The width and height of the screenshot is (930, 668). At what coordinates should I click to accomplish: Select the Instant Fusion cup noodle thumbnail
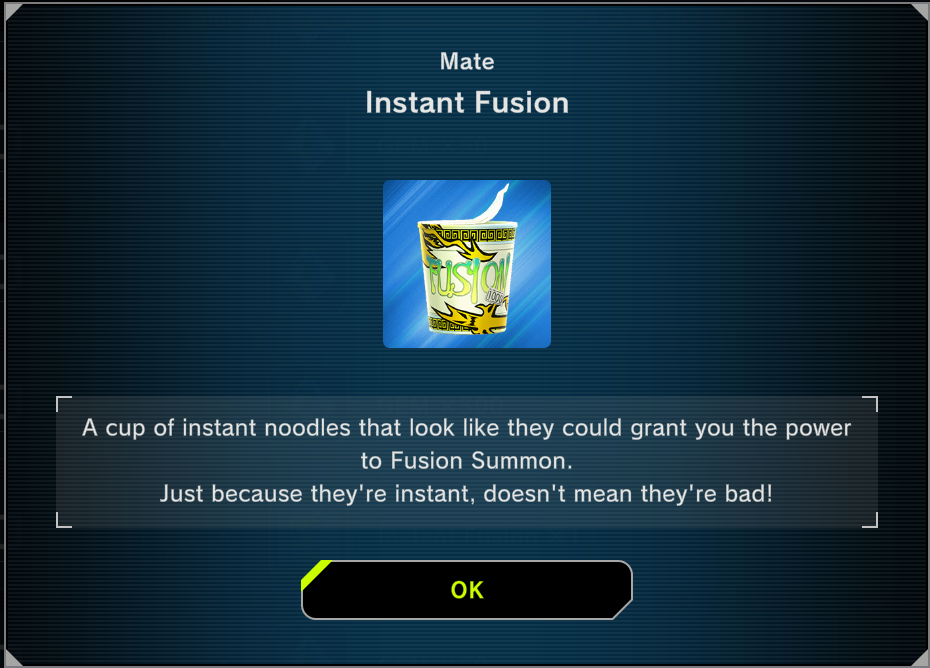[x=467, y=264]
